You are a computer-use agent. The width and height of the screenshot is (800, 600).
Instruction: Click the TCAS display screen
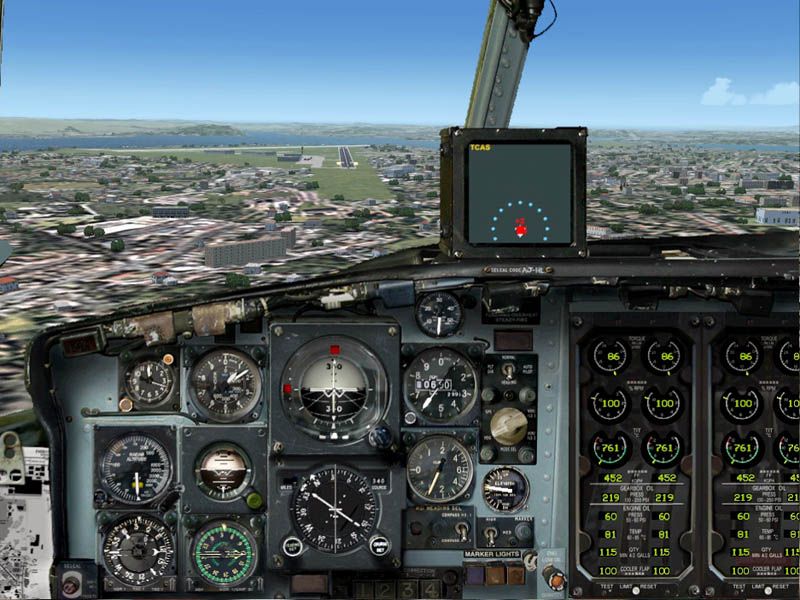(x=520, y=192)
